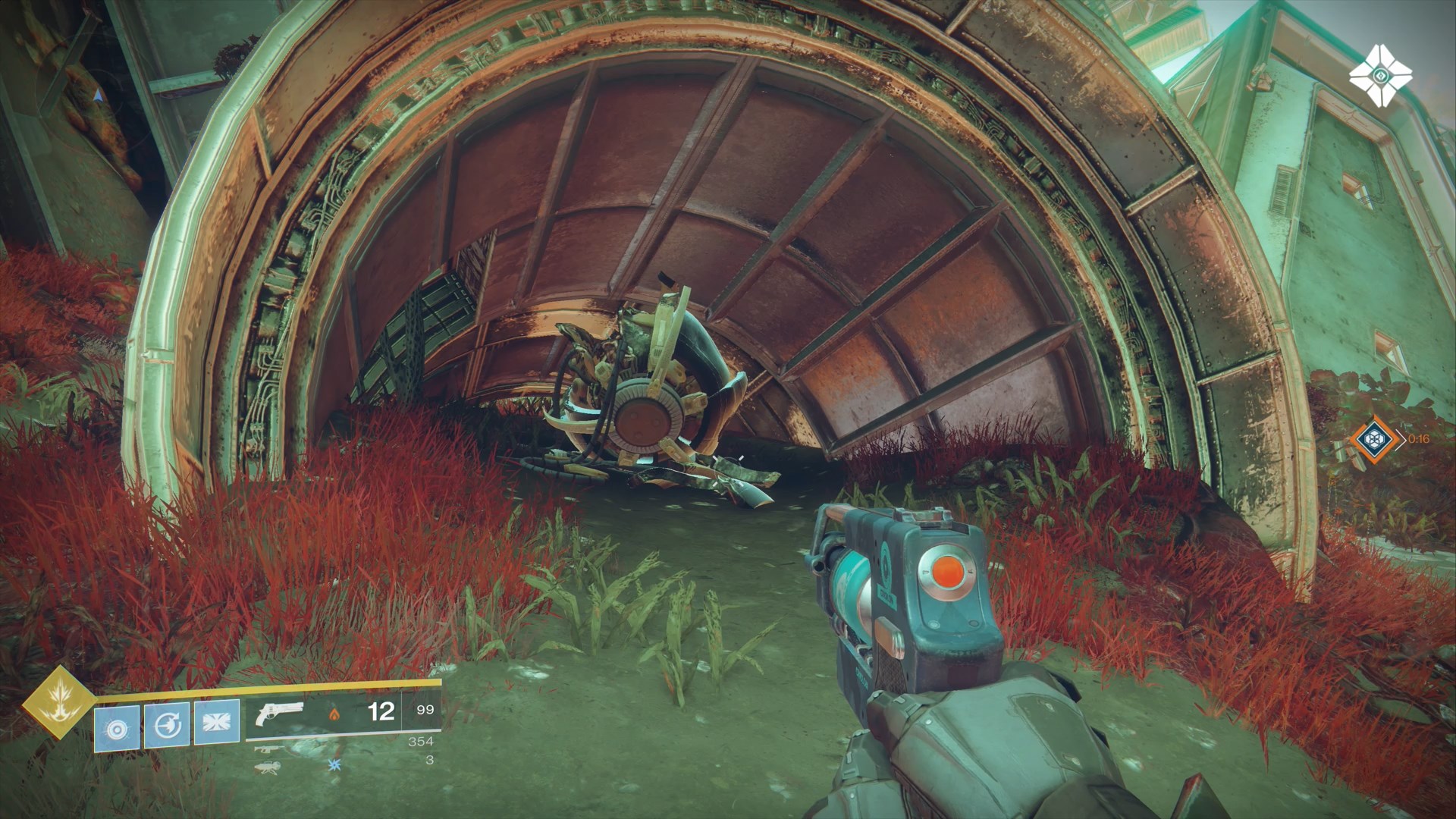Image resolution: width=1456 pixels, height=819 pixels.
Task: Activate the class ability rift icon
Action: [217, 726]
